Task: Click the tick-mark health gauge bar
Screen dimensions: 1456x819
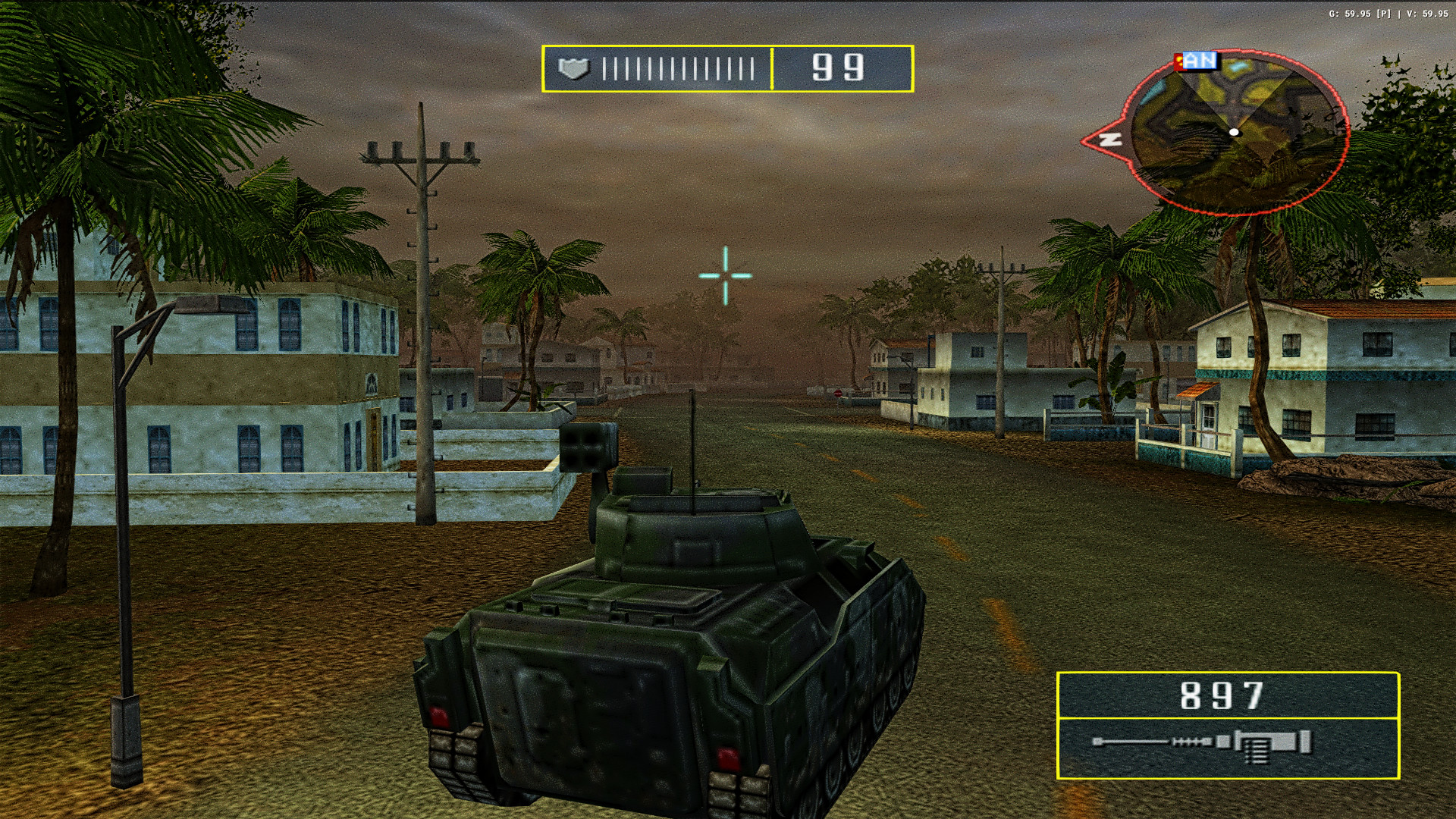Action: click(x=679, y=68)
